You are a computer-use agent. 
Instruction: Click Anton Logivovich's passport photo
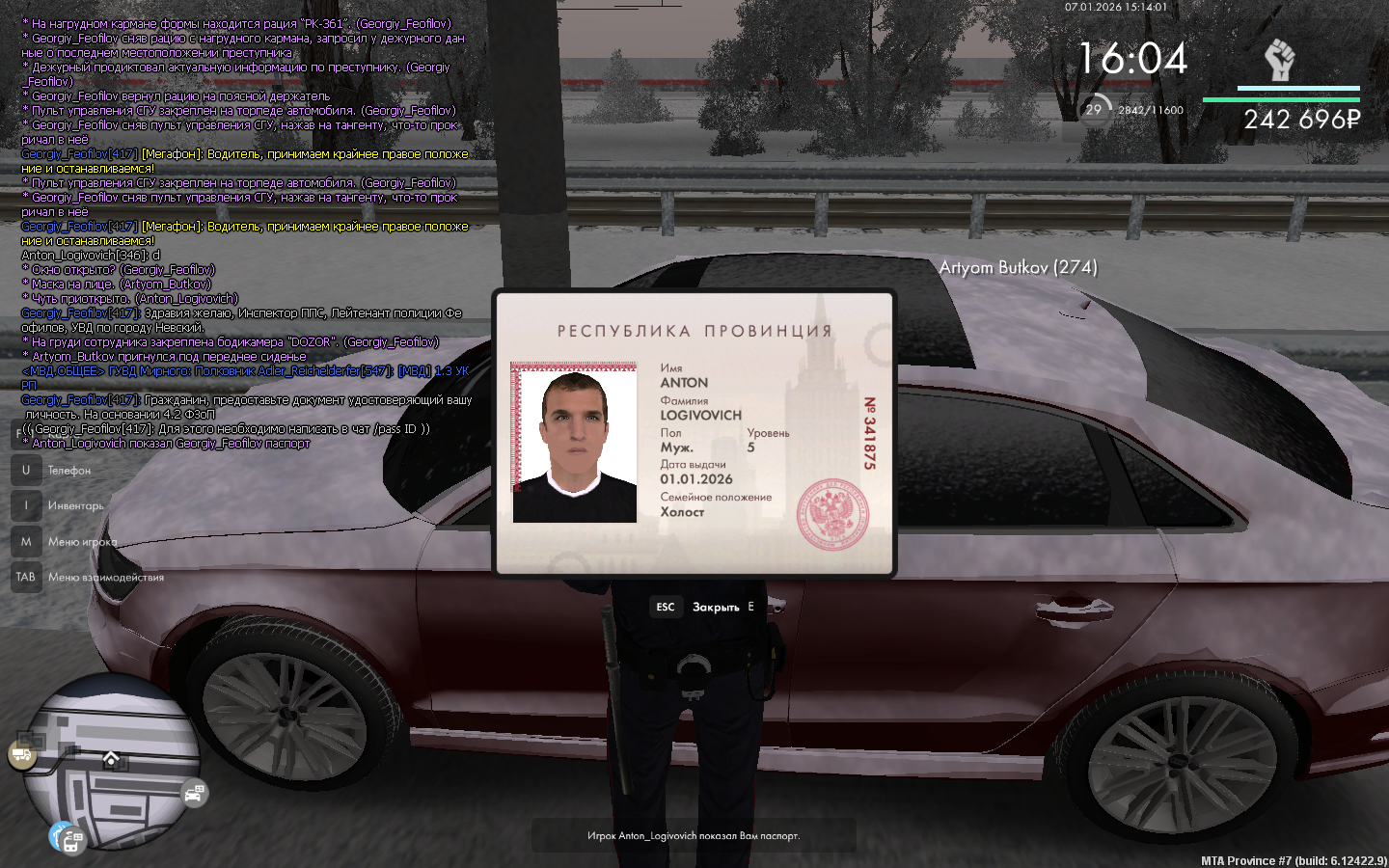tap(575, 444)
